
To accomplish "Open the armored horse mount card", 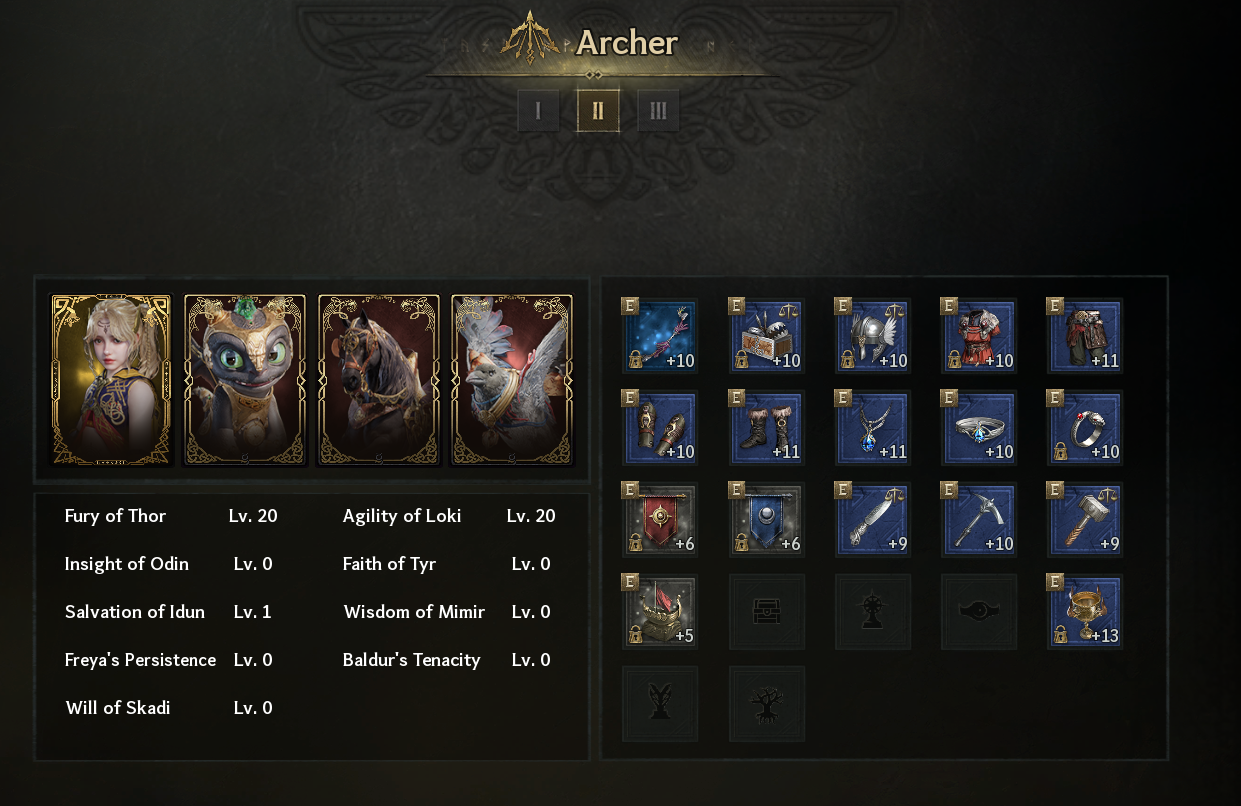I will point(378,380).
